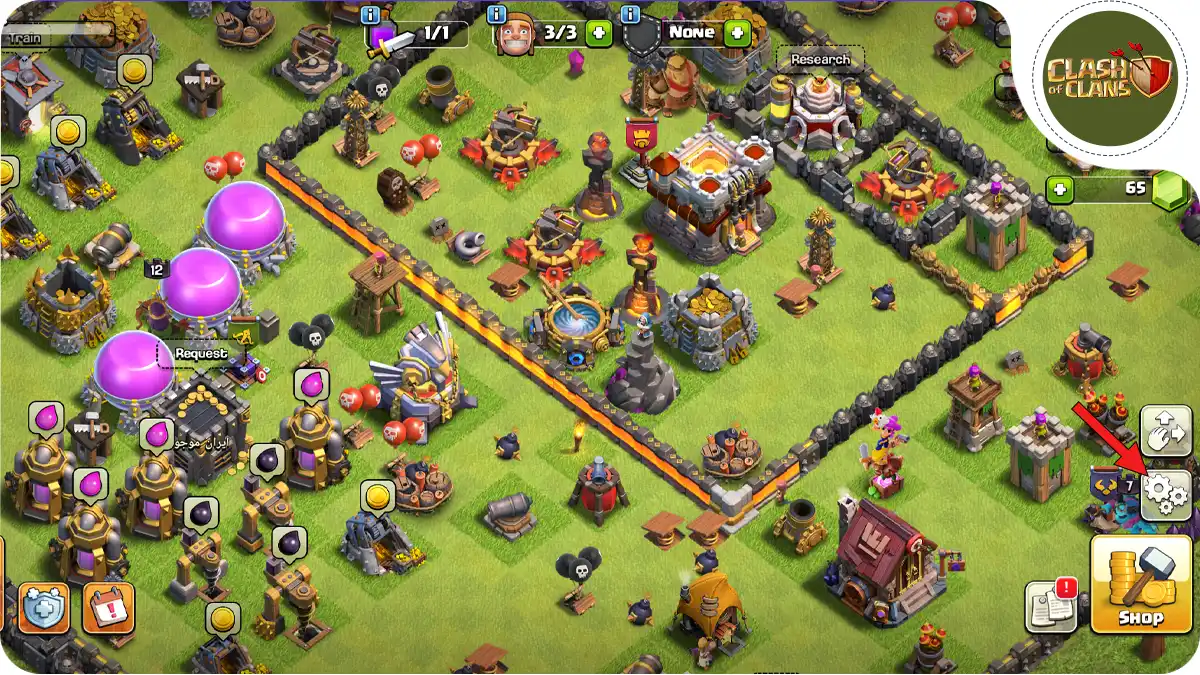Viewport: 1200px width, 675px height.
Task: Click the Clash of Clans logo badge
Action: click(1105, 76)
